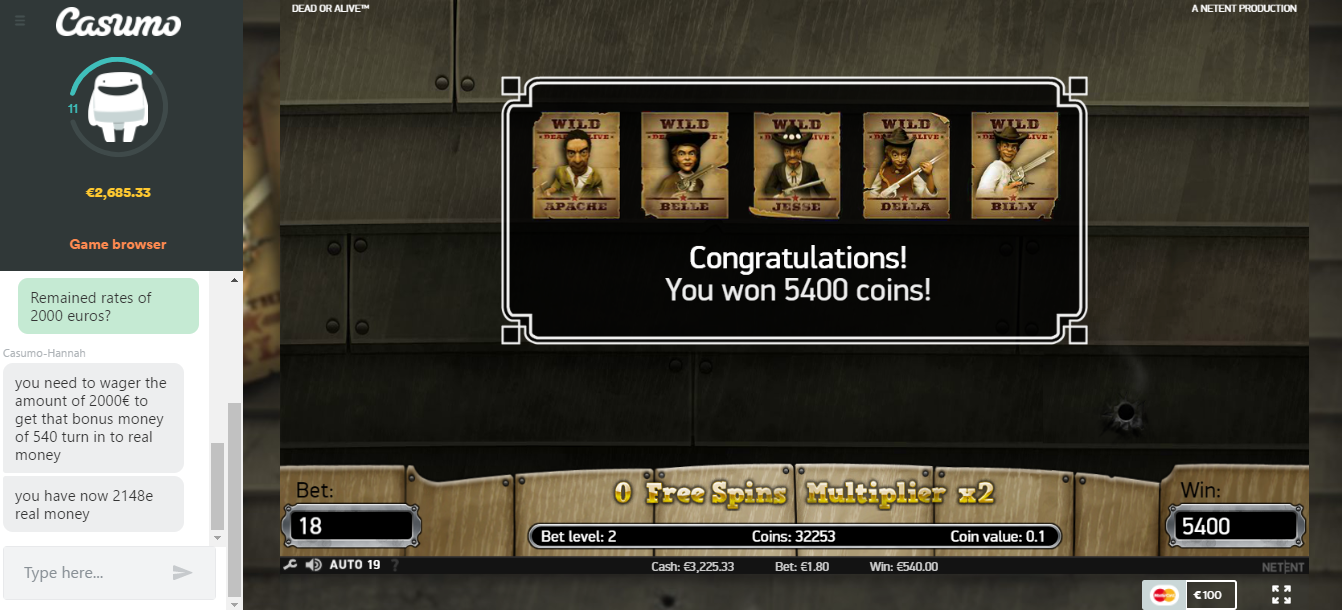Toggle the speaker sound icon
Viewport: 1342px width, 610px height.
point(314,565)
